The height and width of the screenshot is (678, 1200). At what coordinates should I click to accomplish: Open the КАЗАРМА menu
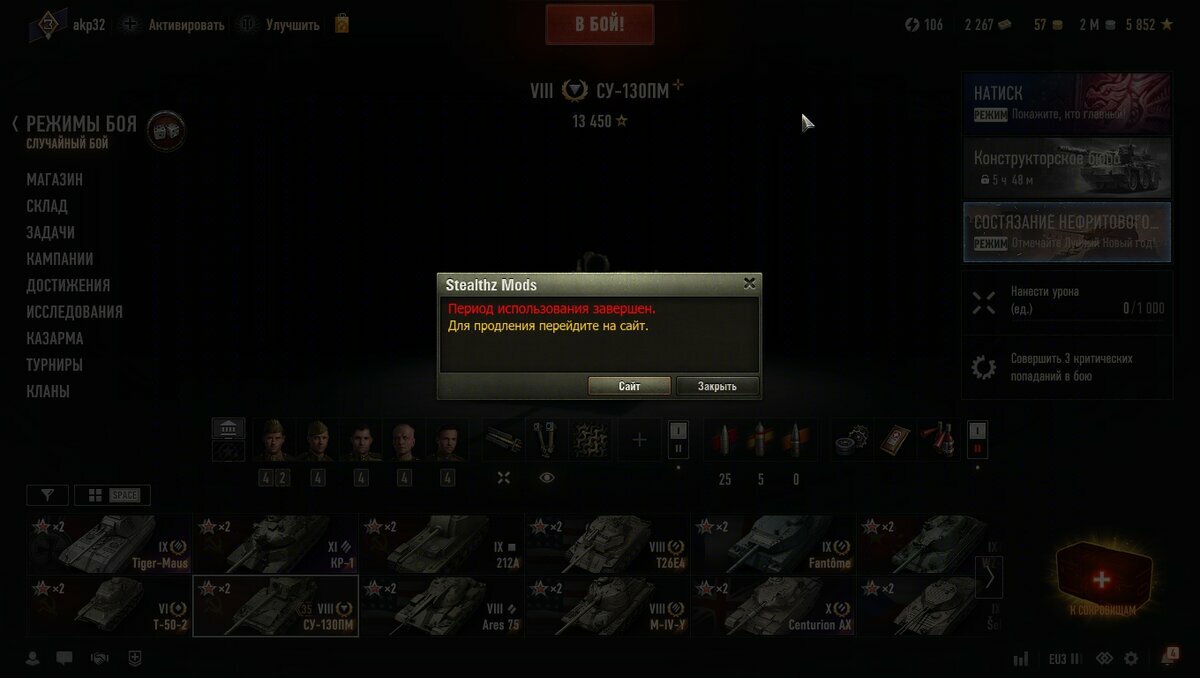[55, 338]
